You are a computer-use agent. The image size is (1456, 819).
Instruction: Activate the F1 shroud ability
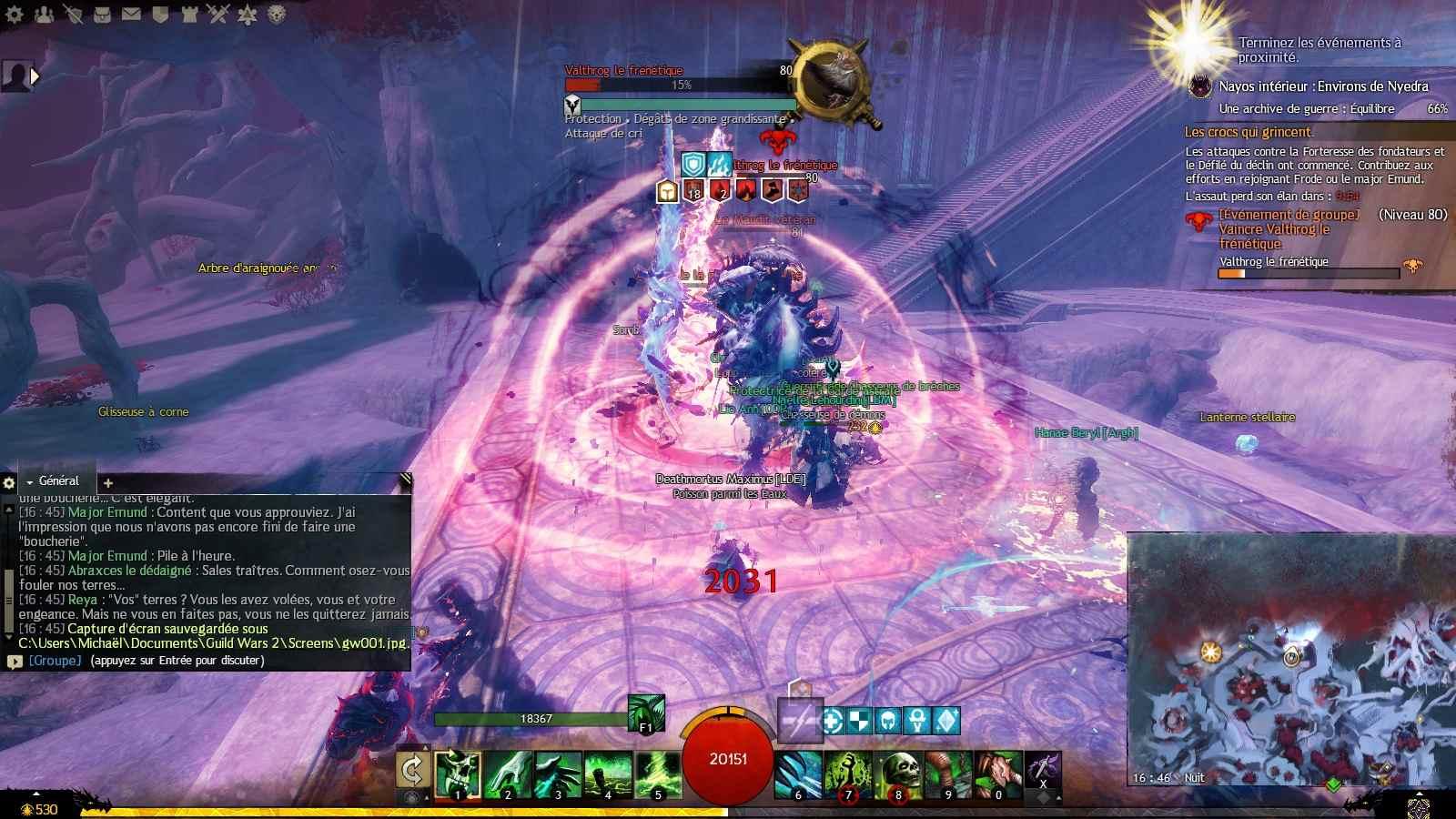pos(646,713)
